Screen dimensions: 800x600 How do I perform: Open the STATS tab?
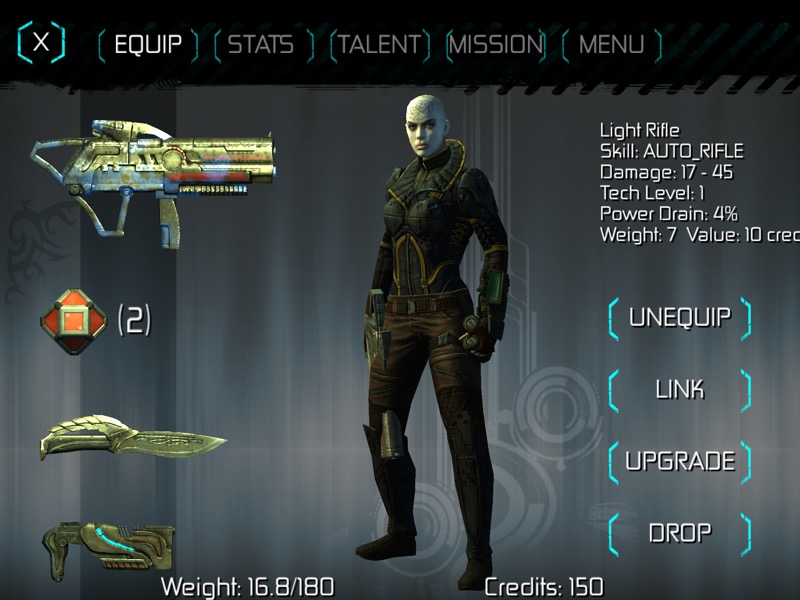click(261, 45)
